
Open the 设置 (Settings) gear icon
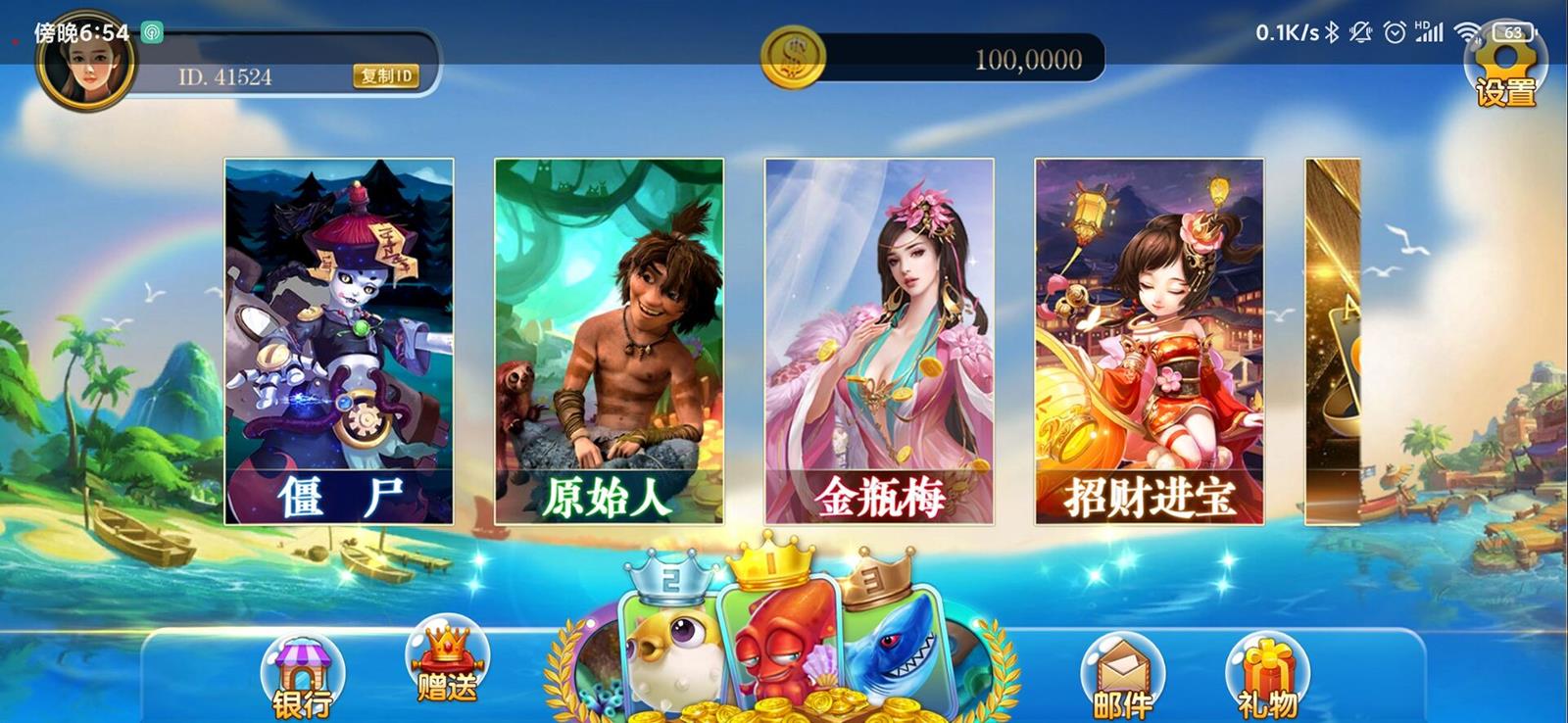click(x=1506, y=73)
